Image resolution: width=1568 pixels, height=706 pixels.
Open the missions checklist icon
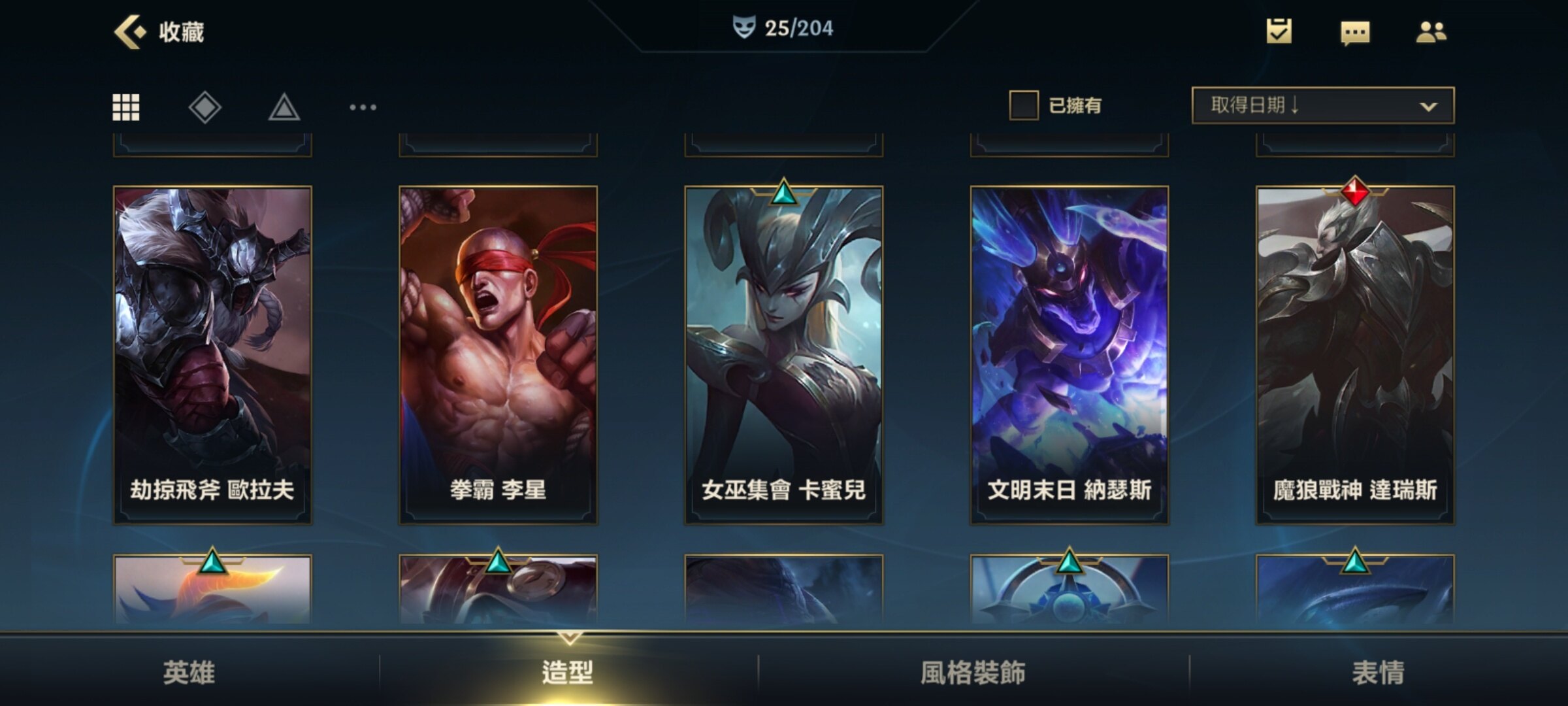1279,31
